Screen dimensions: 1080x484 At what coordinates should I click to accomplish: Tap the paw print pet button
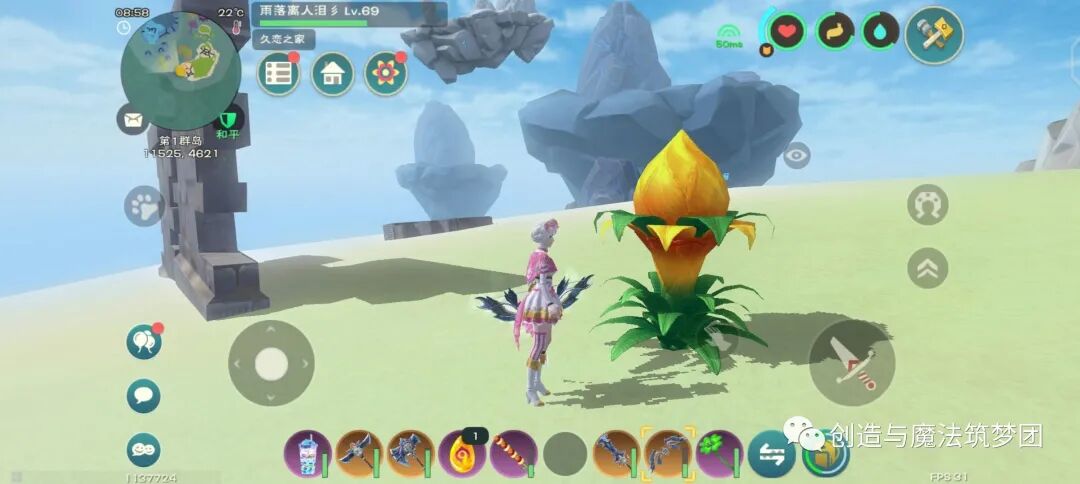[144, 206]
